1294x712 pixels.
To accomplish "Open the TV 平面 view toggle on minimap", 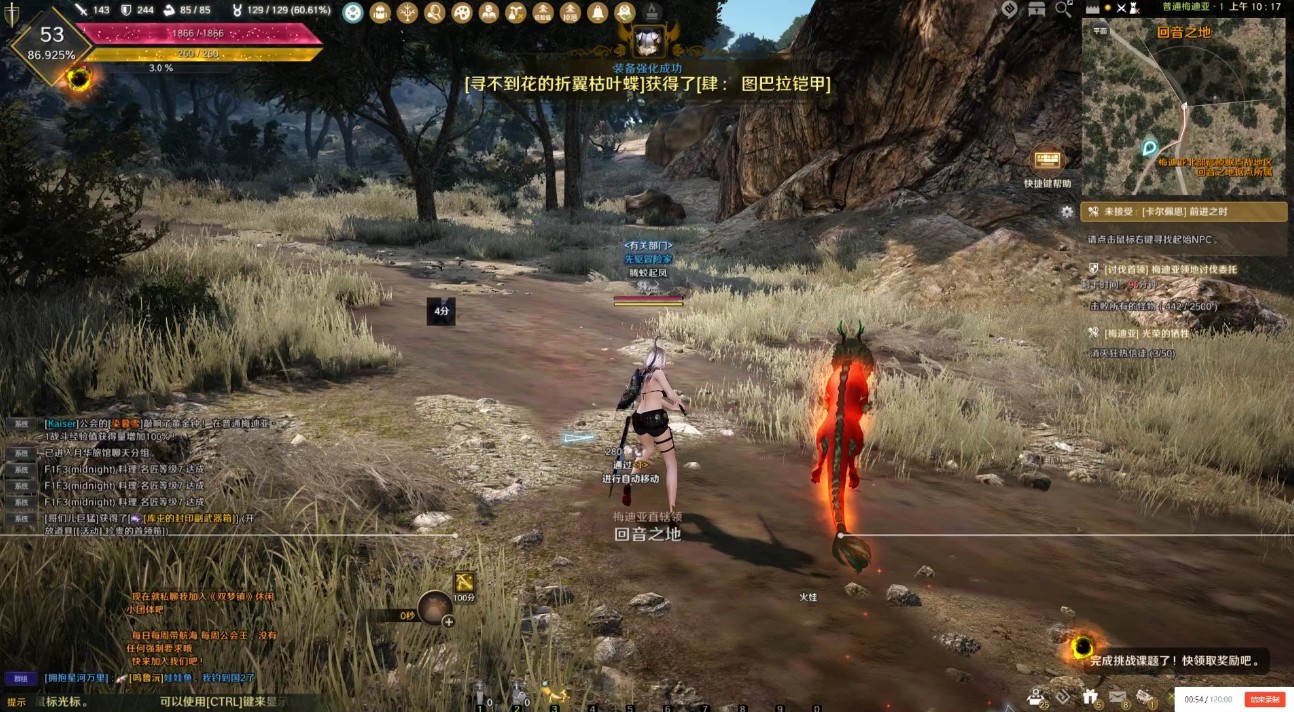I will (1099, 30).
